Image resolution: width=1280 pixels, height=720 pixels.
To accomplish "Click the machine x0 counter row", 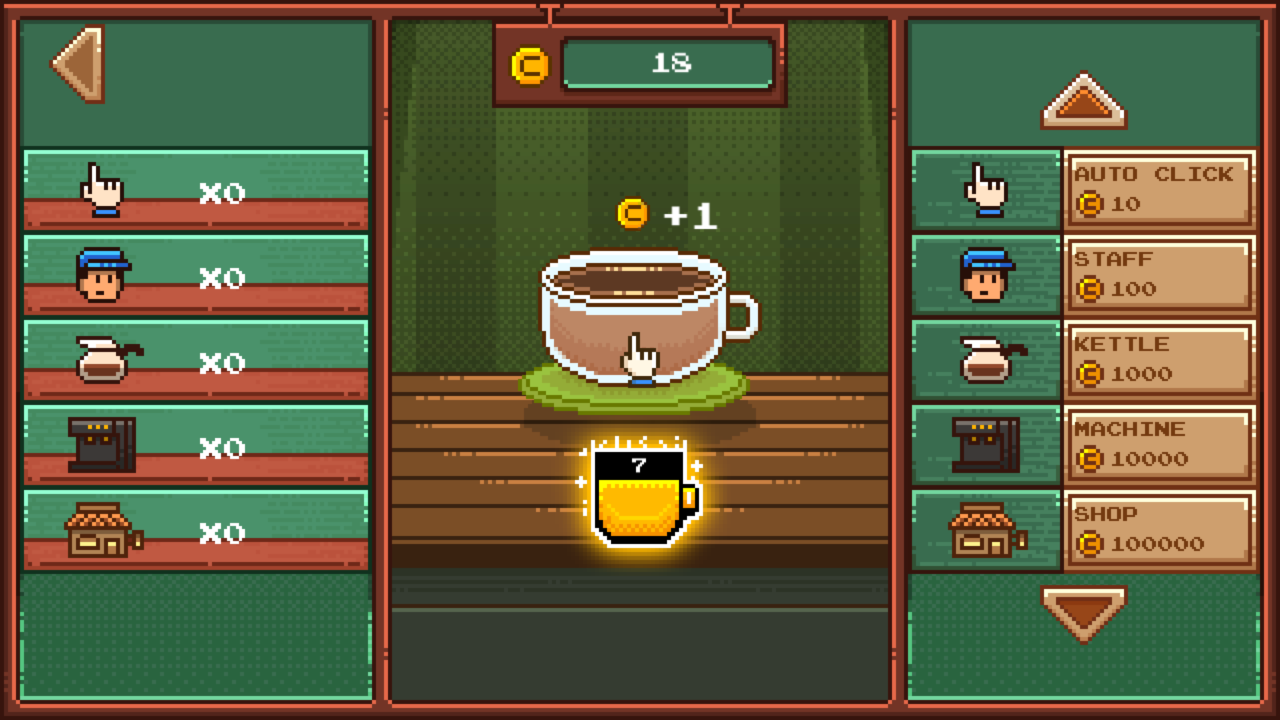I will (x=195, y=445).
